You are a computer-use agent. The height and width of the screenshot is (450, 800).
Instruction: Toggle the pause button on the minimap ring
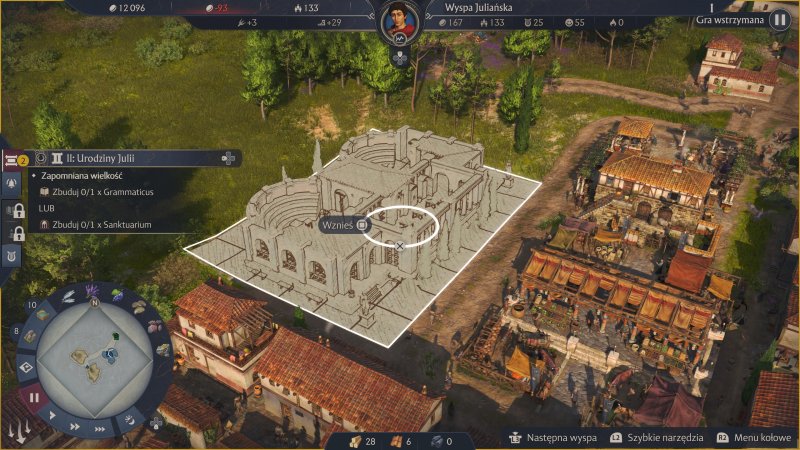pyautogui.click(x=33, y=397)
